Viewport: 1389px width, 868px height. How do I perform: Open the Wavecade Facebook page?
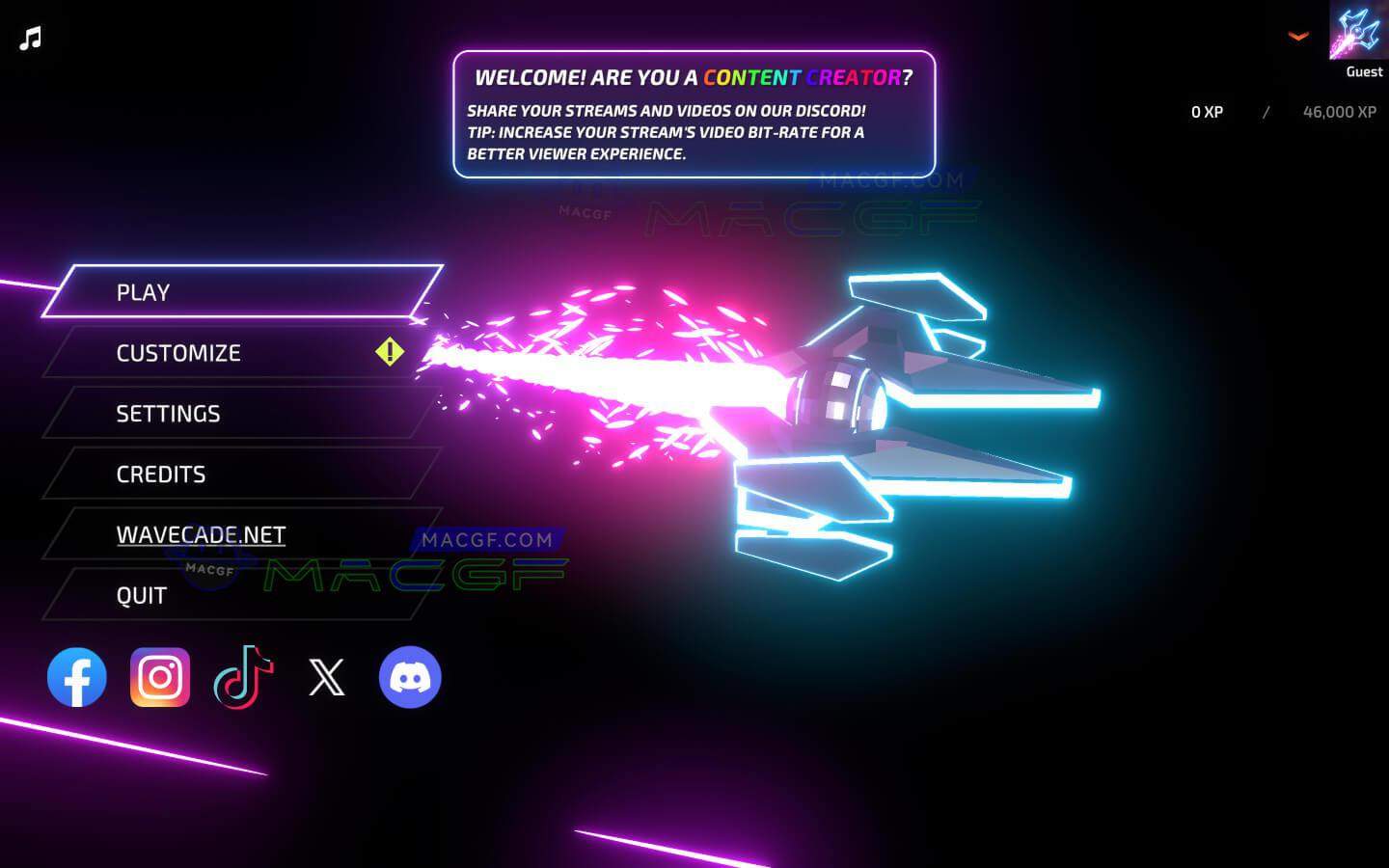pos(77,677)
